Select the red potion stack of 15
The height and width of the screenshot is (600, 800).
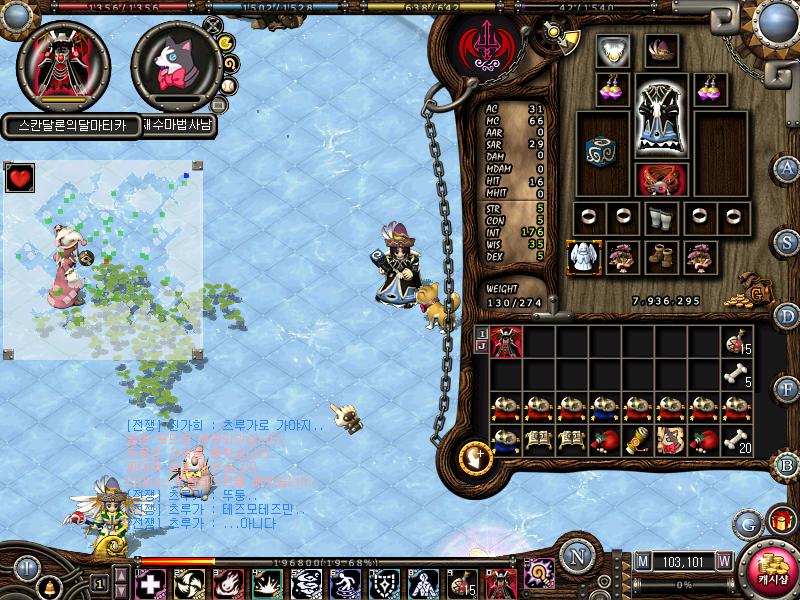(x=738, y=342)
